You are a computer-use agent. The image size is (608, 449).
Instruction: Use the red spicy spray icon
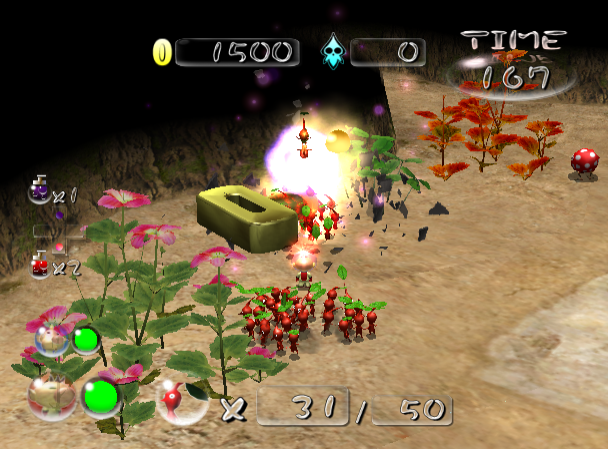tap(40, 264)
